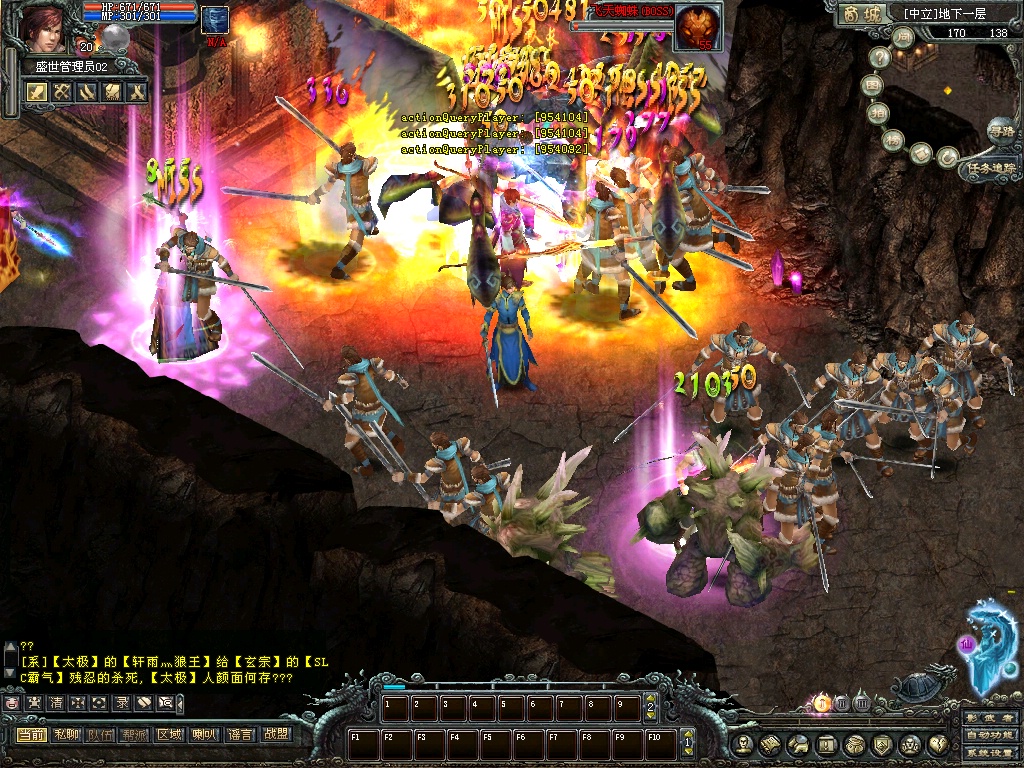Open the 任务追踪 quest tracker
This screenshot has width=1024, height=768.
[992, 169]
